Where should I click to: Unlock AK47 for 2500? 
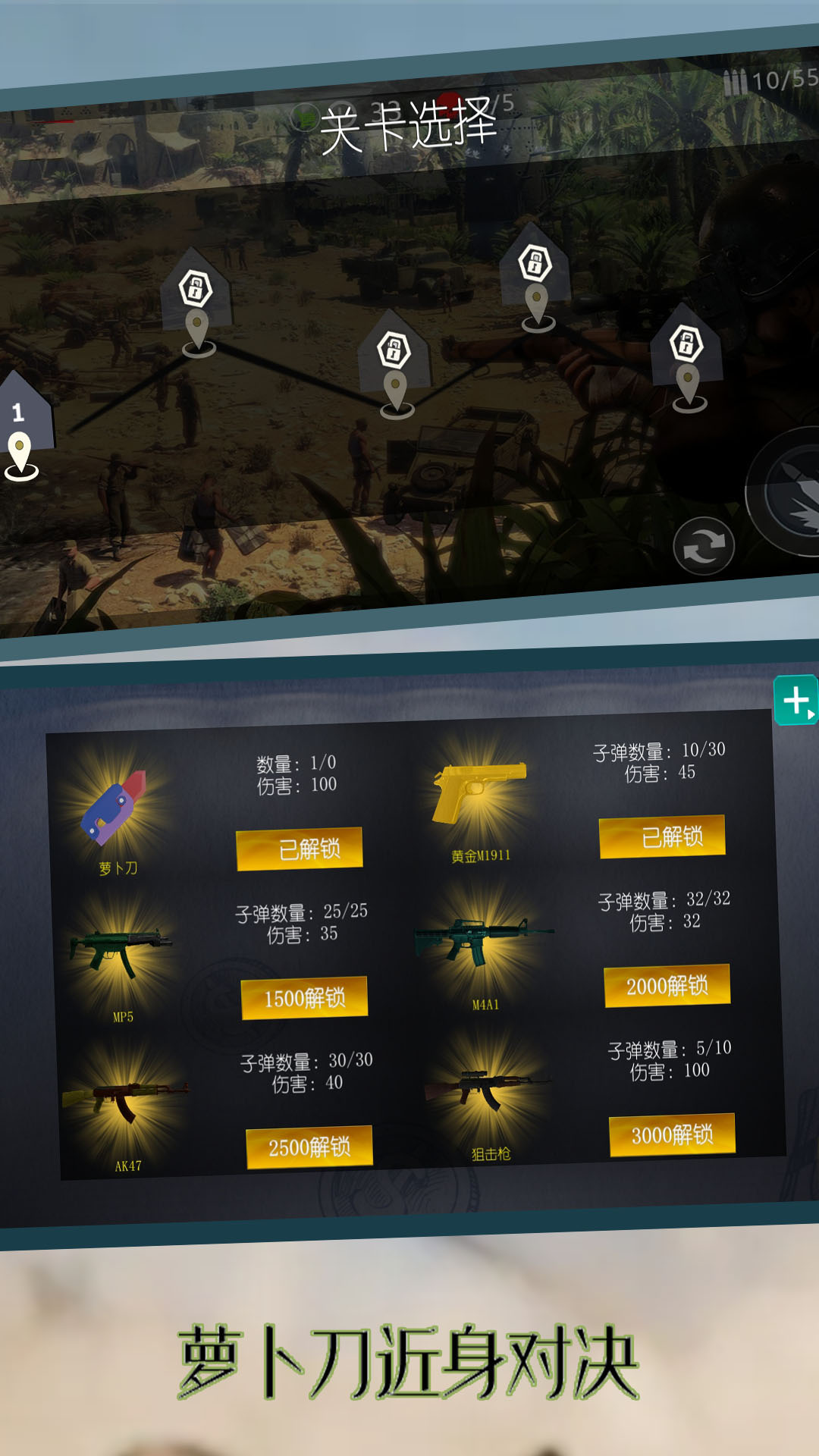pyautogui.click(x=309, y=1147)
